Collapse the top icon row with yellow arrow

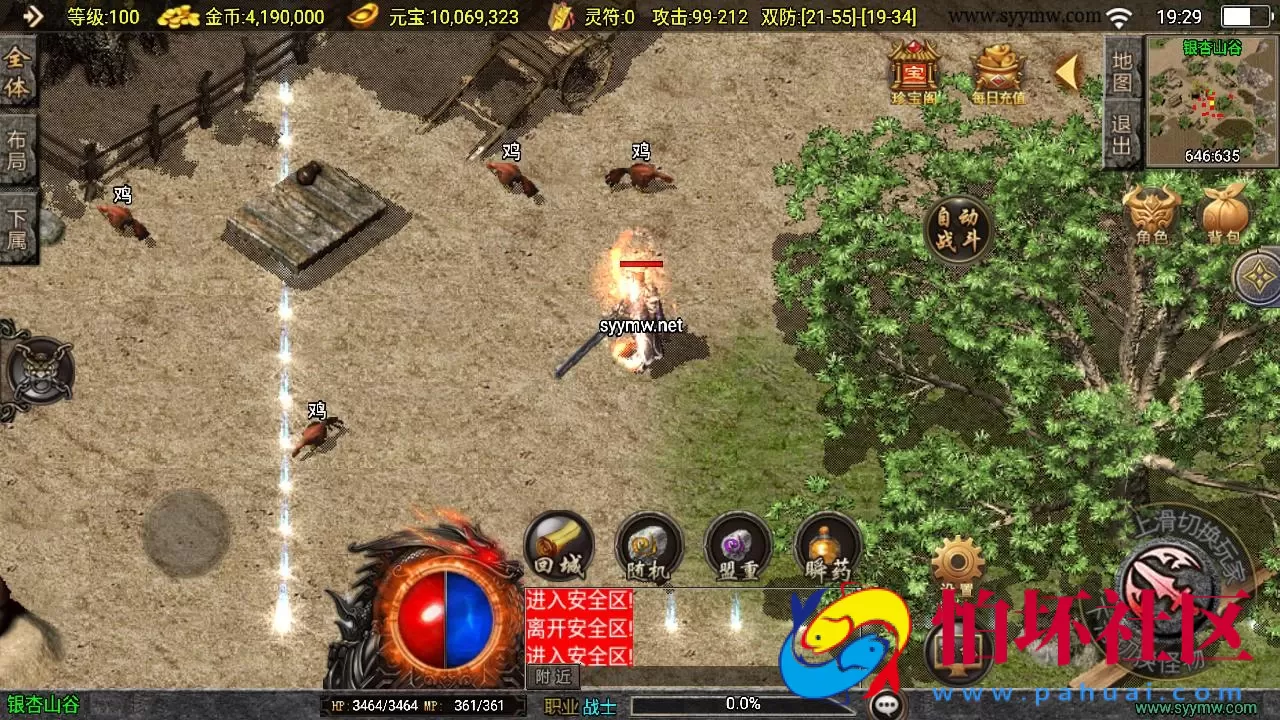1068,71
